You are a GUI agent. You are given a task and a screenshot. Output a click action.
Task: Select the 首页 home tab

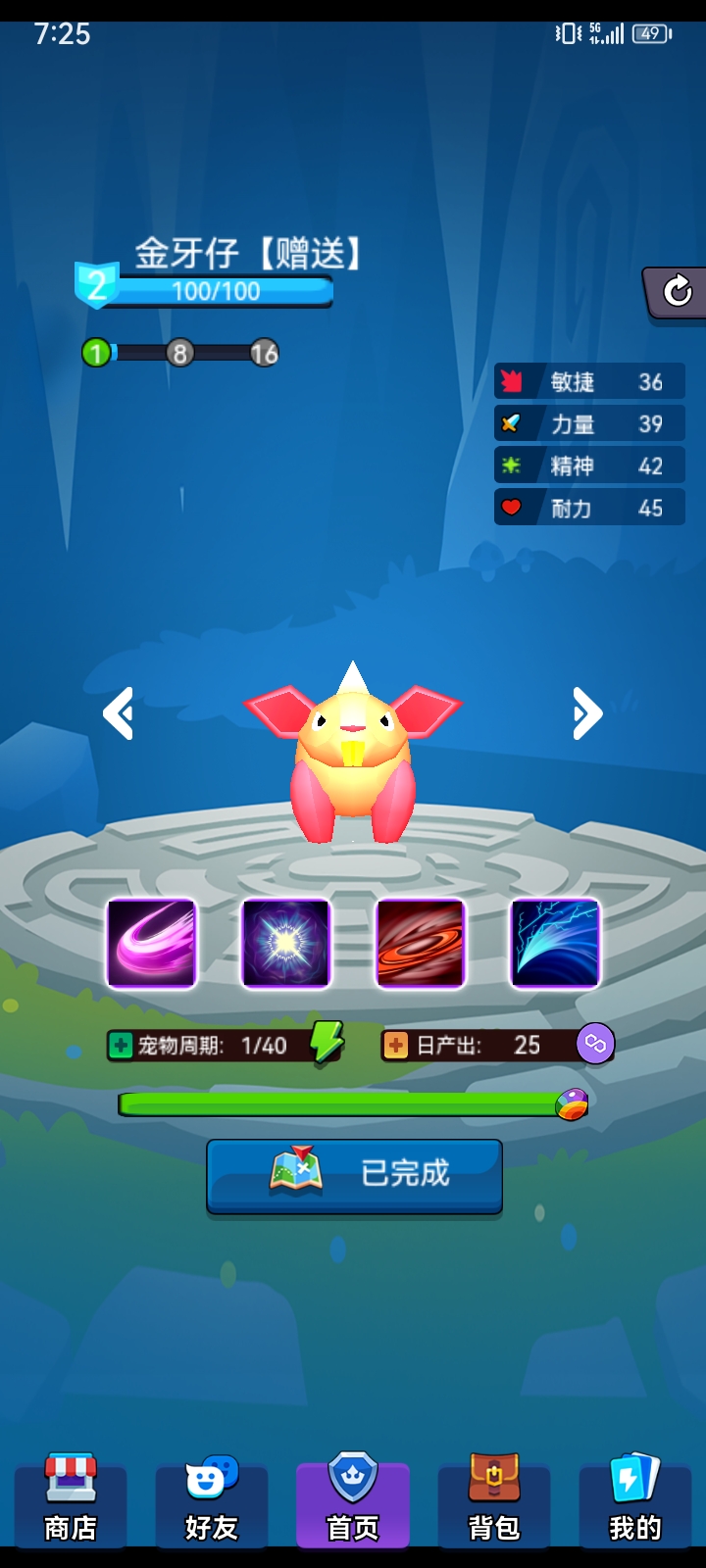pyautogui.click(x=353, y=1501)
